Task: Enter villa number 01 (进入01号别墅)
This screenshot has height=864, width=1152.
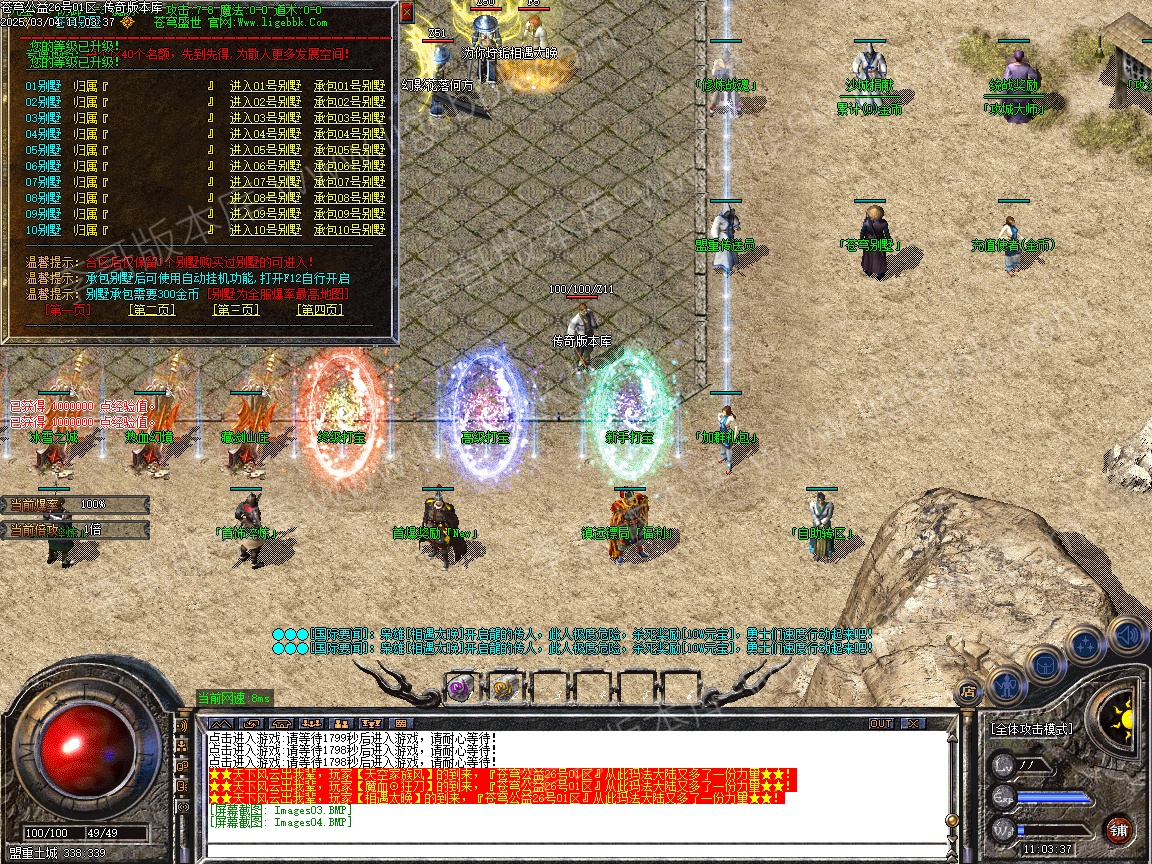Action: (x=265, y=86)
